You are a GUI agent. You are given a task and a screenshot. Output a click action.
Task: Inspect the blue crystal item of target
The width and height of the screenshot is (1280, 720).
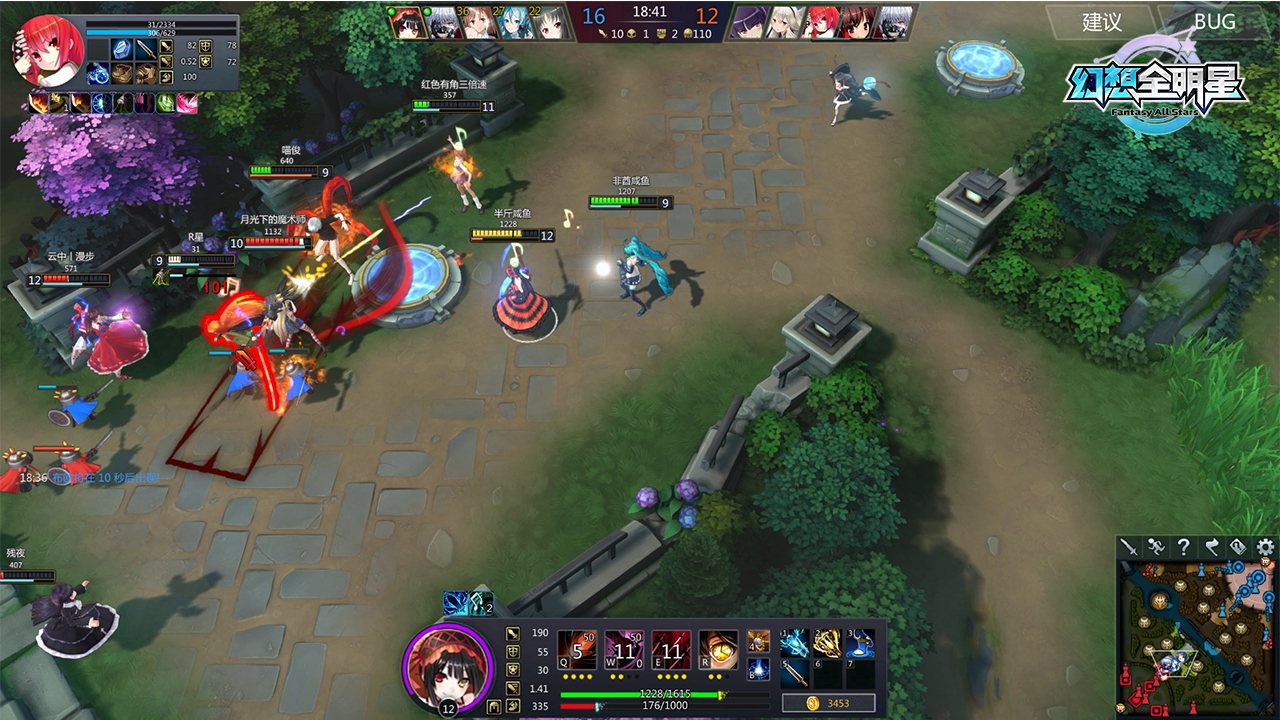[x=122, y=48]
